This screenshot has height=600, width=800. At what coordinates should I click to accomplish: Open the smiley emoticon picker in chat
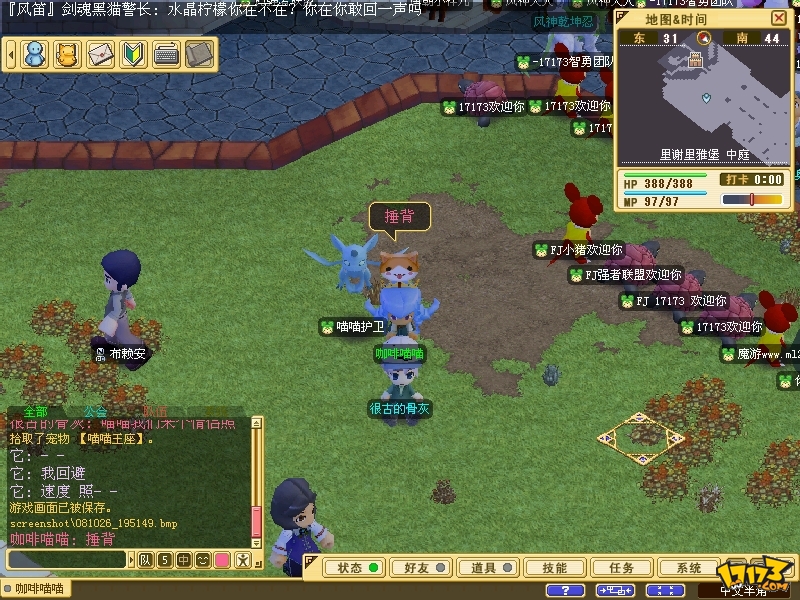click(203, 560)
